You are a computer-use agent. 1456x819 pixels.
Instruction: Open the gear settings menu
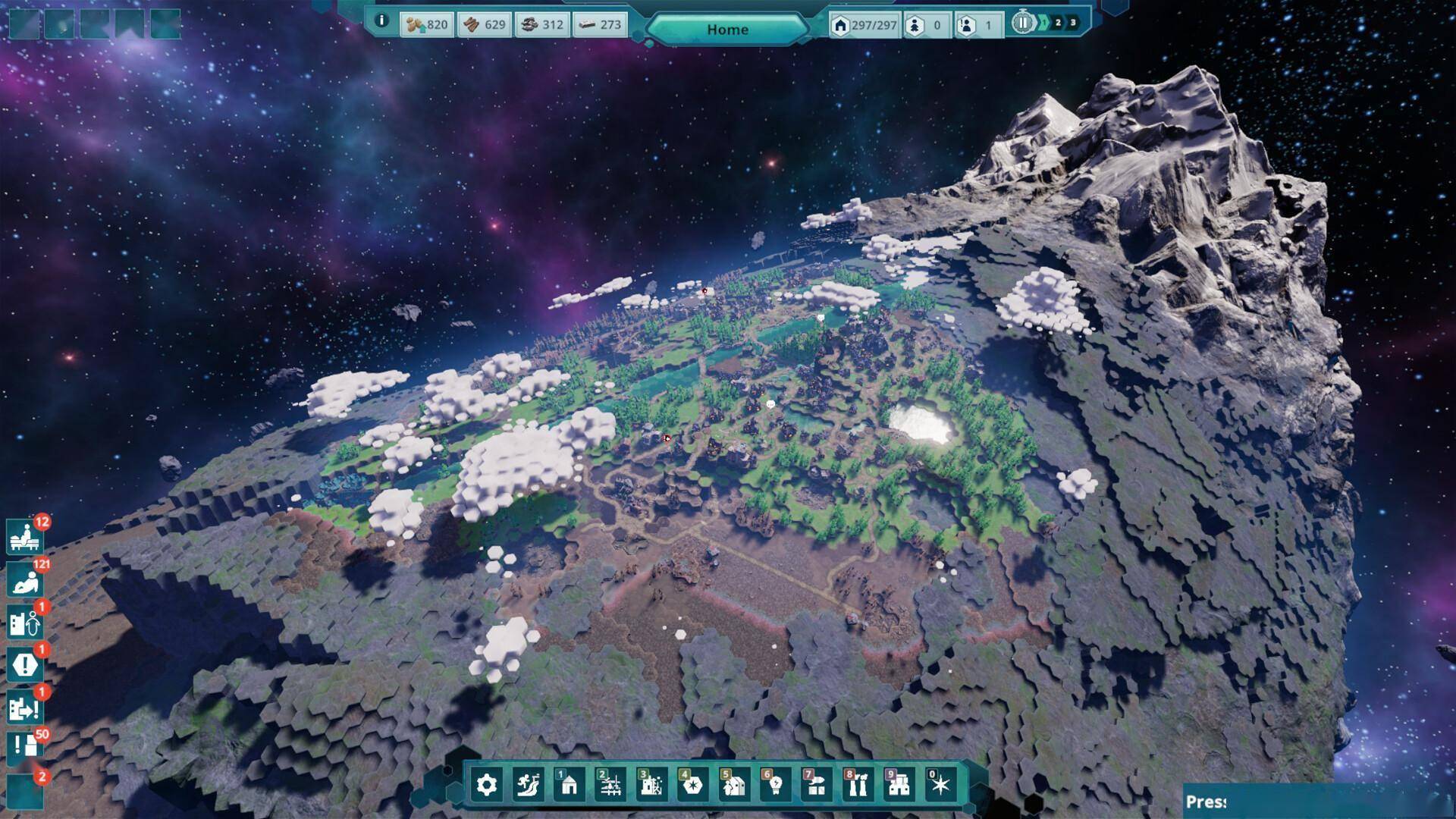487,785
